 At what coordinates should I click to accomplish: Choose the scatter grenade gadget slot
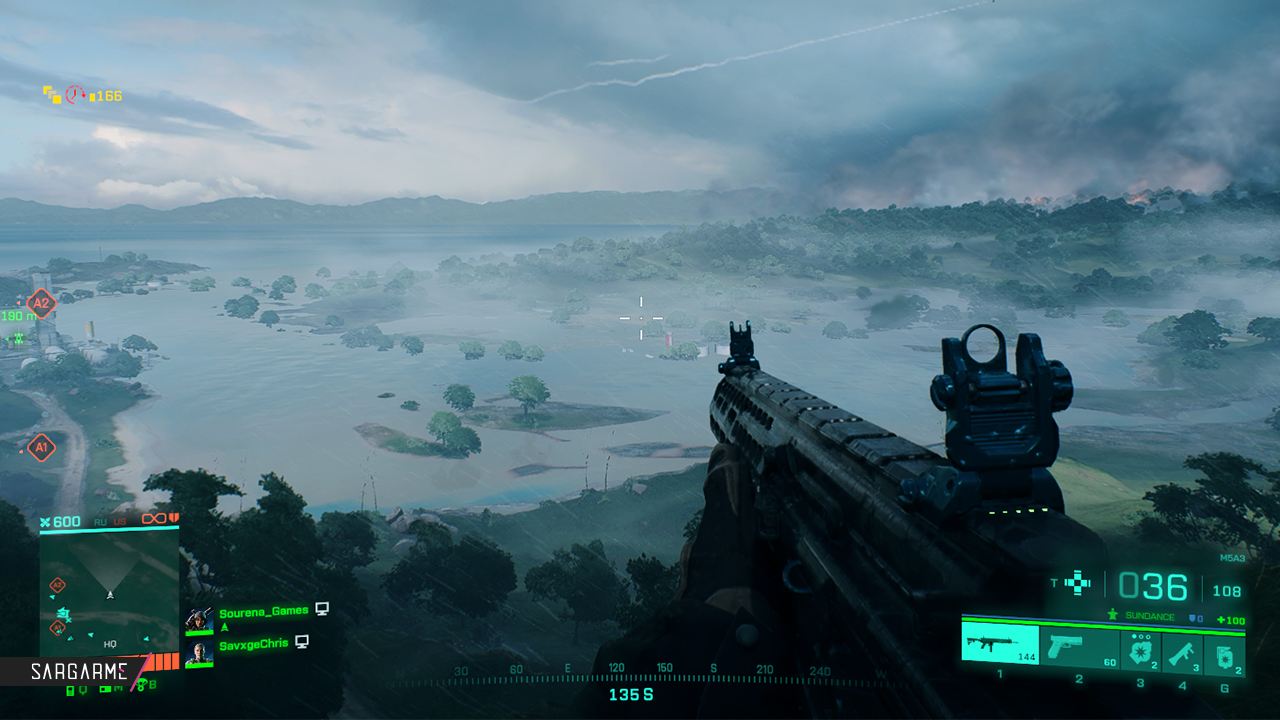tap(1140, 652)
